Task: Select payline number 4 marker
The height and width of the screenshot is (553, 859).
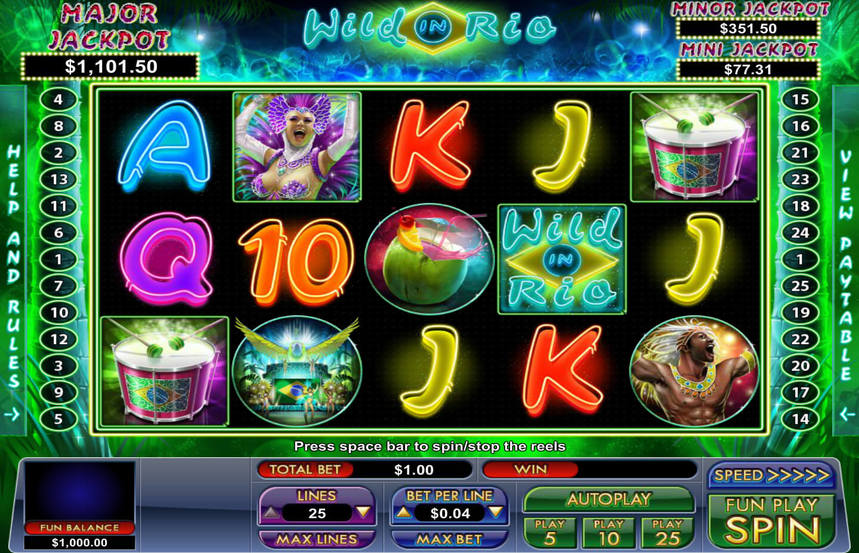Action: (x=59, y=100)
